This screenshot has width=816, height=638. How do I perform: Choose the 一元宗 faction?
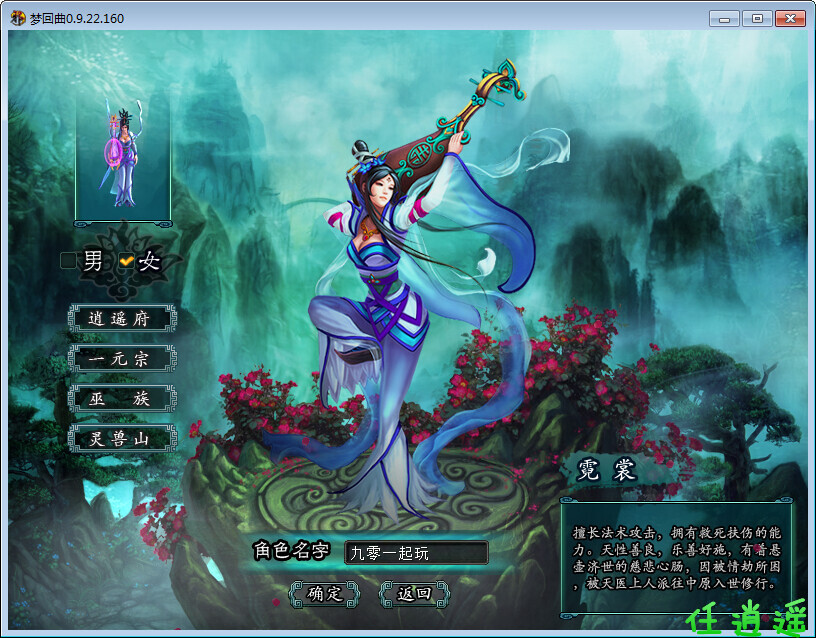(122, 358)
